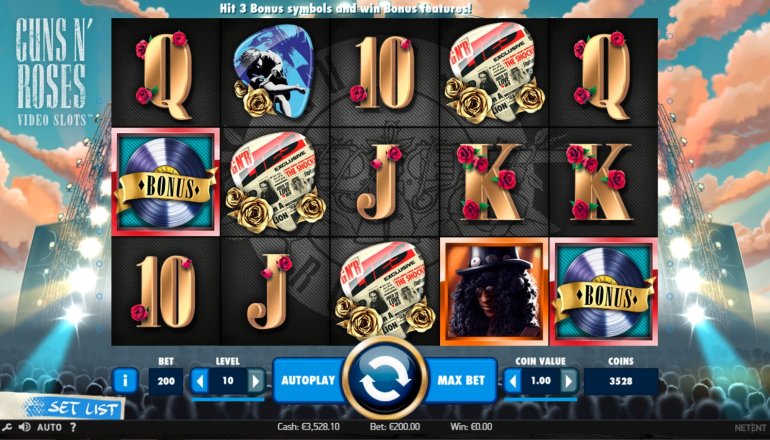Viewport: 770px width, 440px height.
Task: Open the paytable info button
Action: point(126,380)
